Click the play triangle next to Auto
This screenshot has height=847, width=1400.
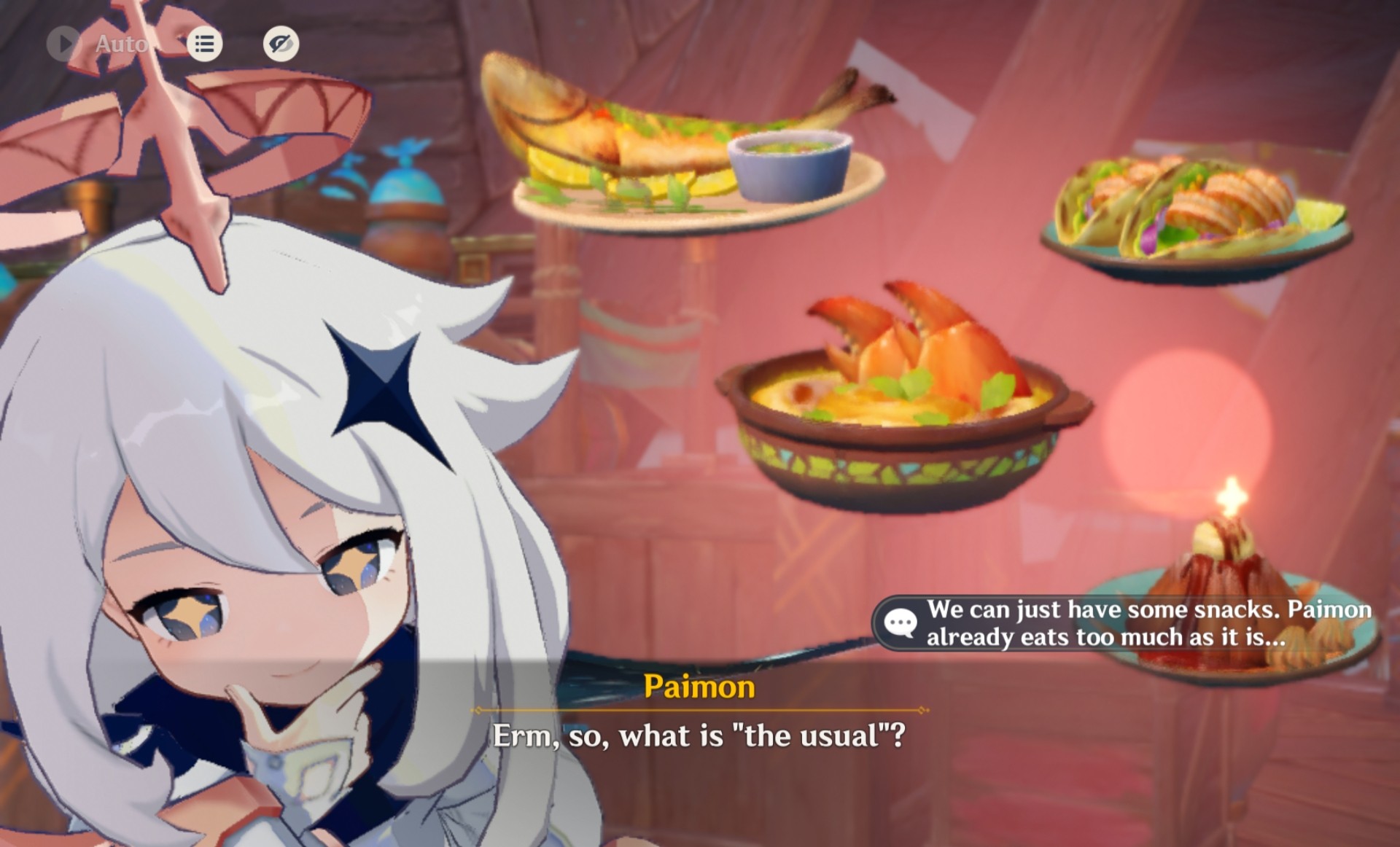[63, 43]
